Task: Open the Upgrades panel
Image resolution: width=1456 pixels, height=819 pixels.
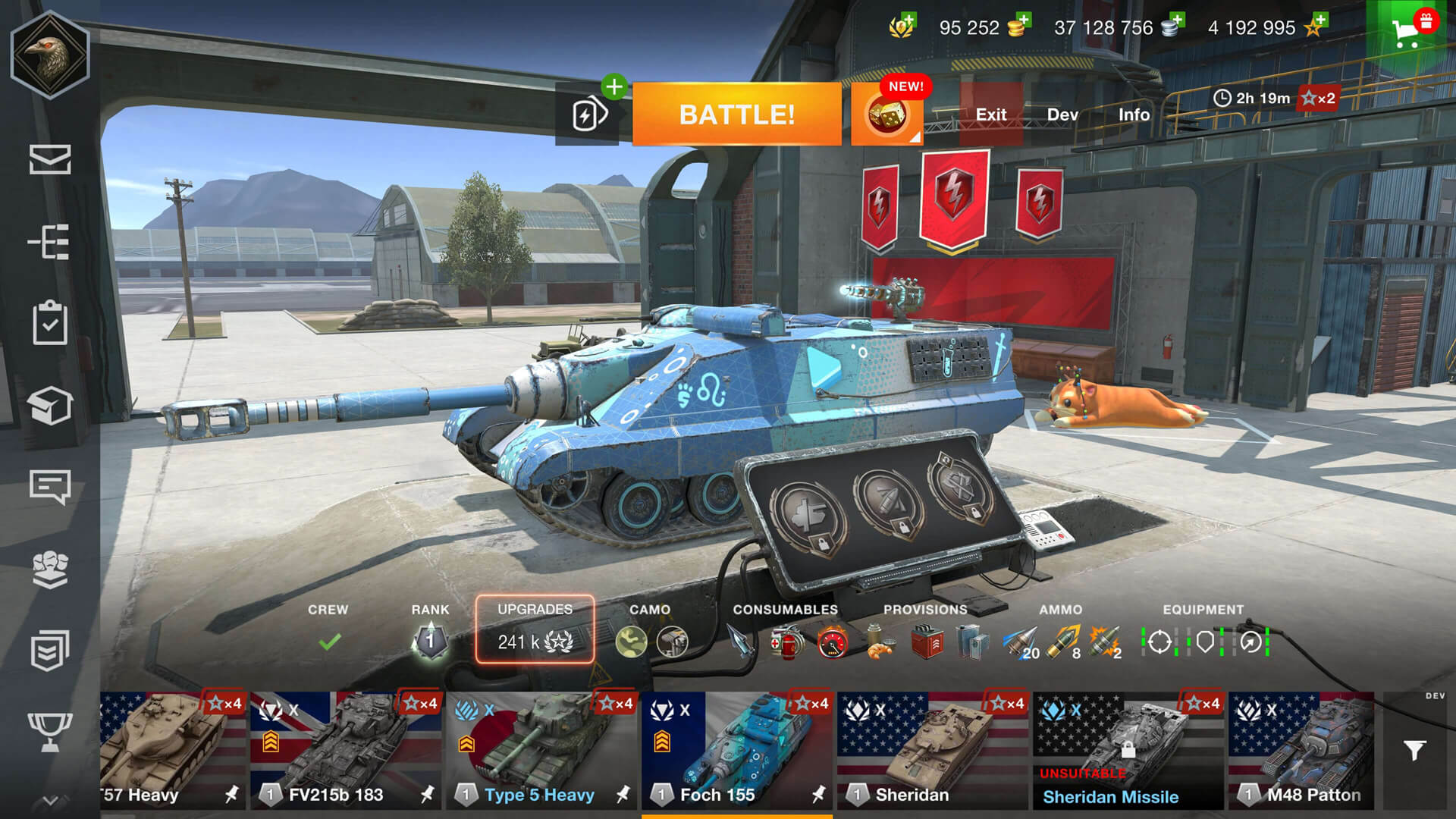Action: coord(535,629)
